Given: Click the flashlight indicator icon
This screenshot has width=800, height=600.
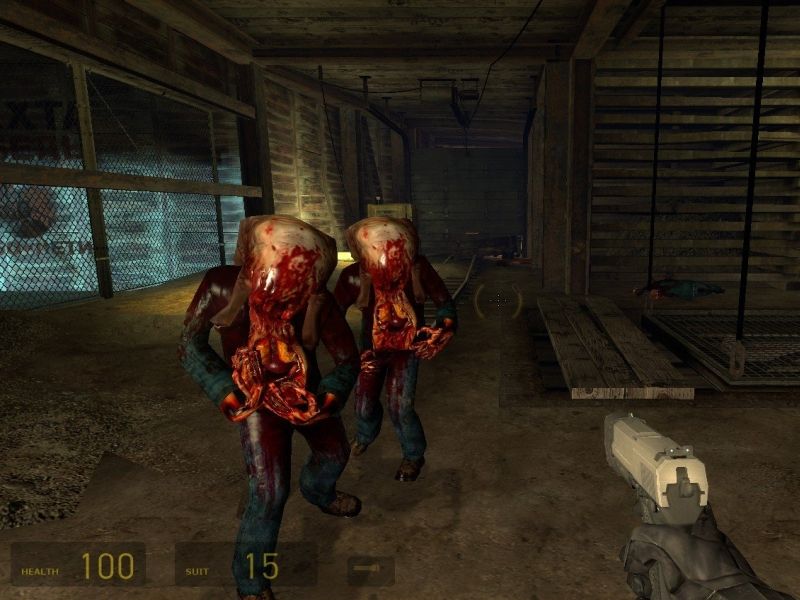Looking at the screenshot, I should point(370,570).
